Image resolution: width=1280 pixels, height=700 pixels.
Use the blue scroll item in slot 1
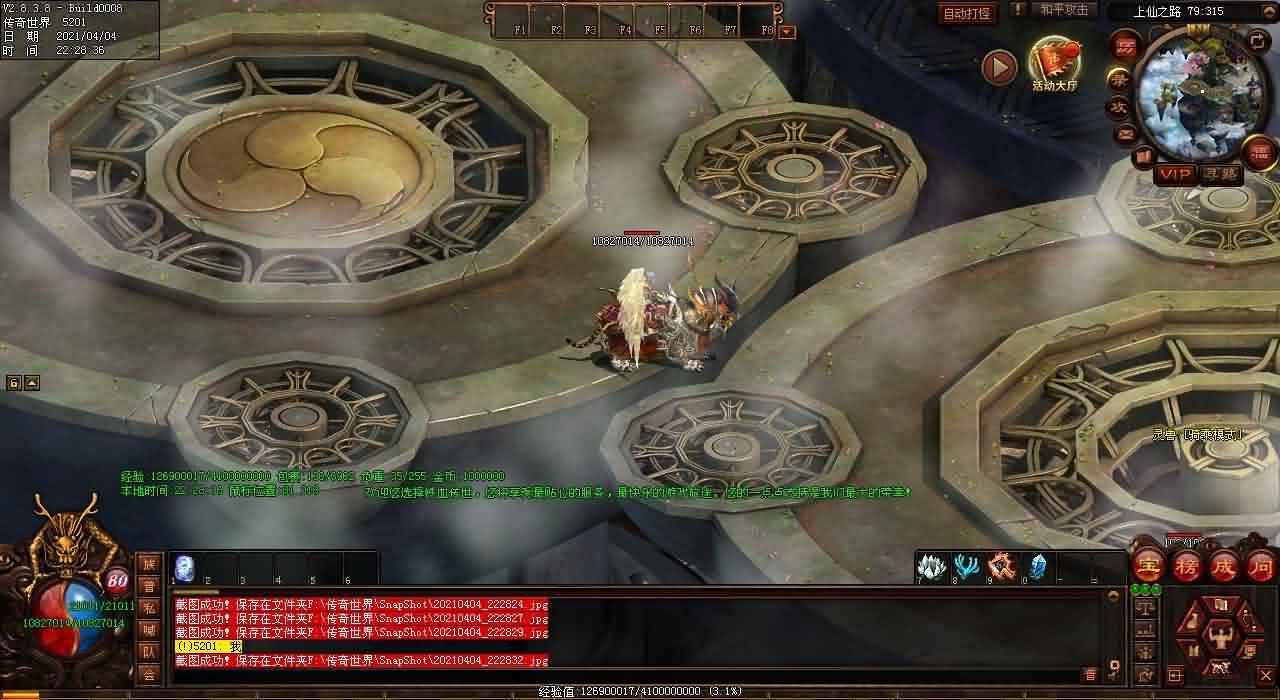tap(185, 567)
